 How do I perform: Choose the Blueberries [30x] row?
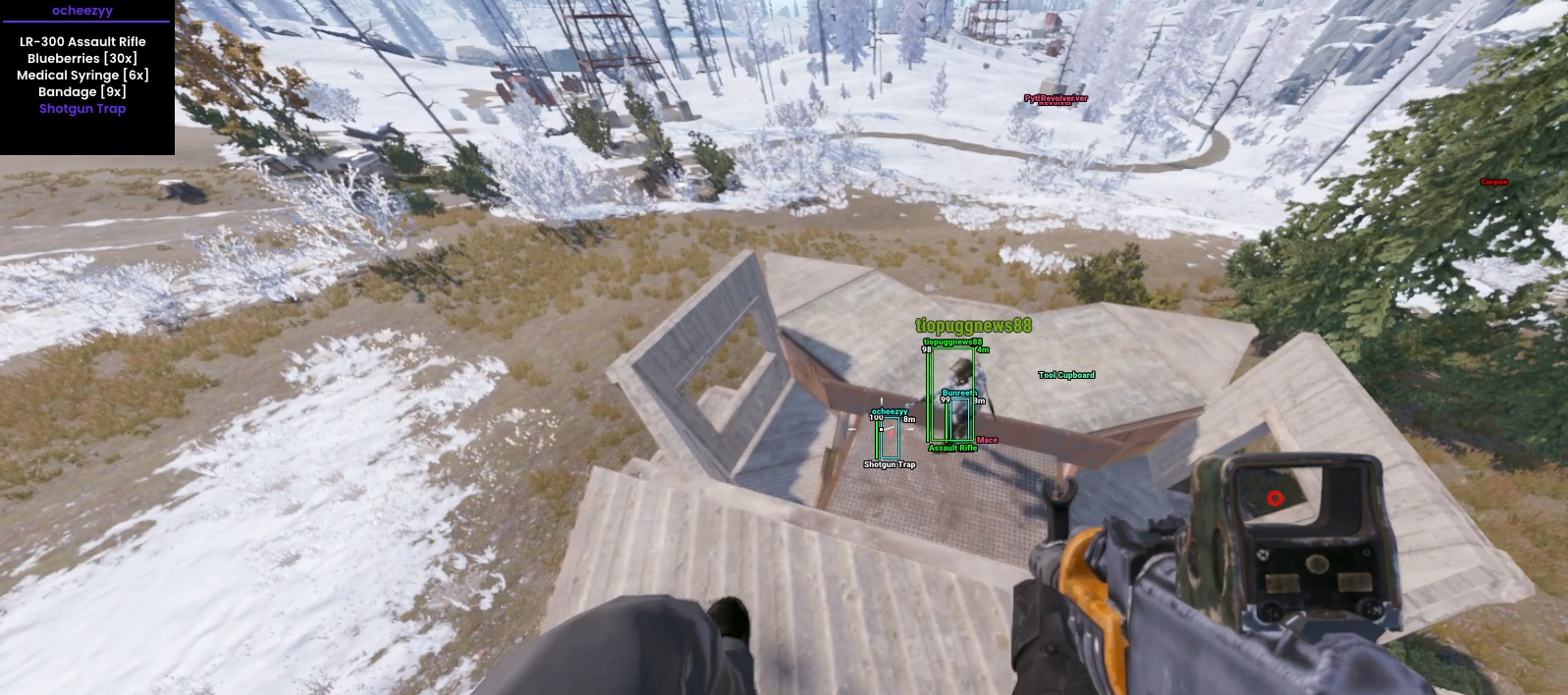[x=82, y=59]
